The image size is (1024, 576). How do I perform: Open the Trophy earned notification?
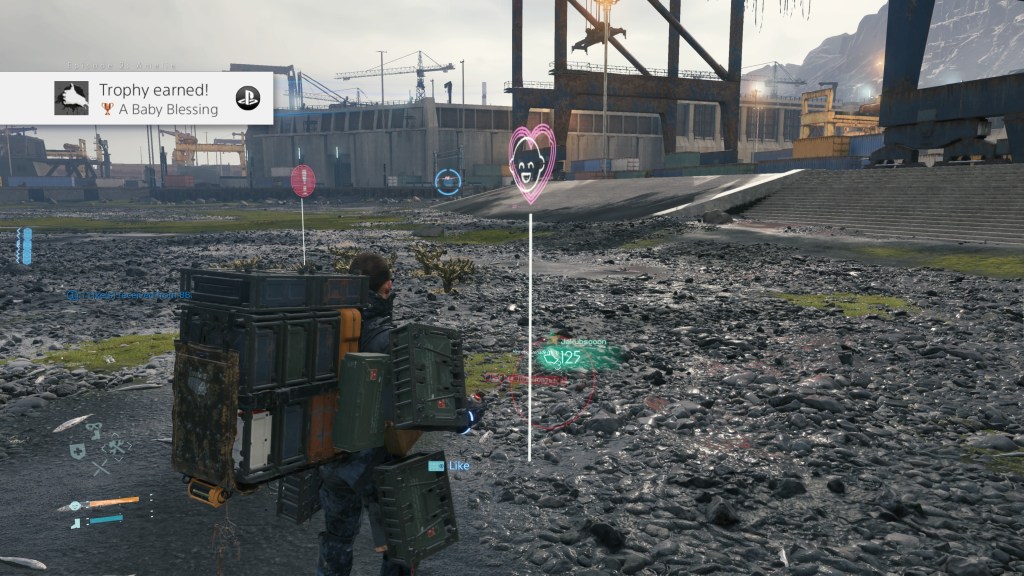pyautogui.click(x=150, y=98)
